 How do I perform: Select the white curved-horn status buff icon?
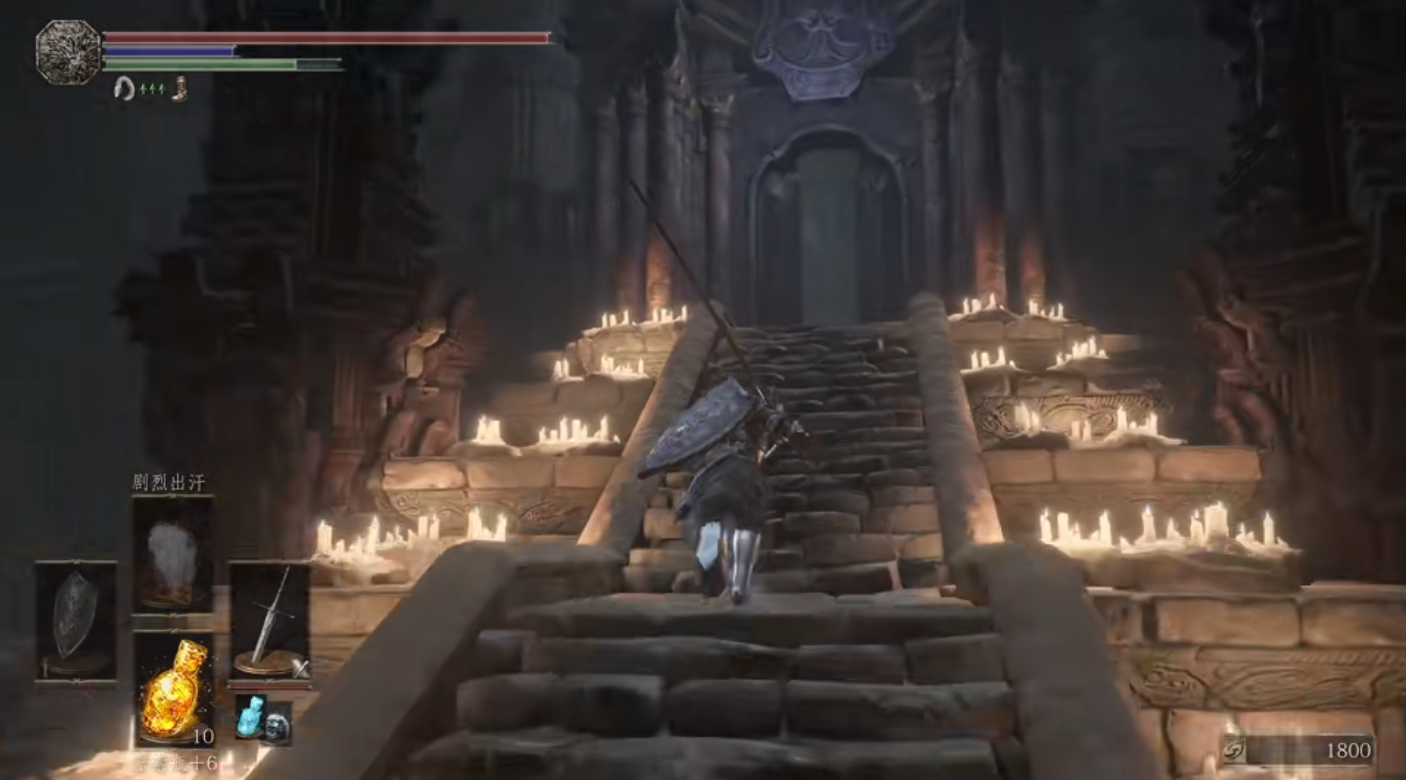click(x=125, y=88)
